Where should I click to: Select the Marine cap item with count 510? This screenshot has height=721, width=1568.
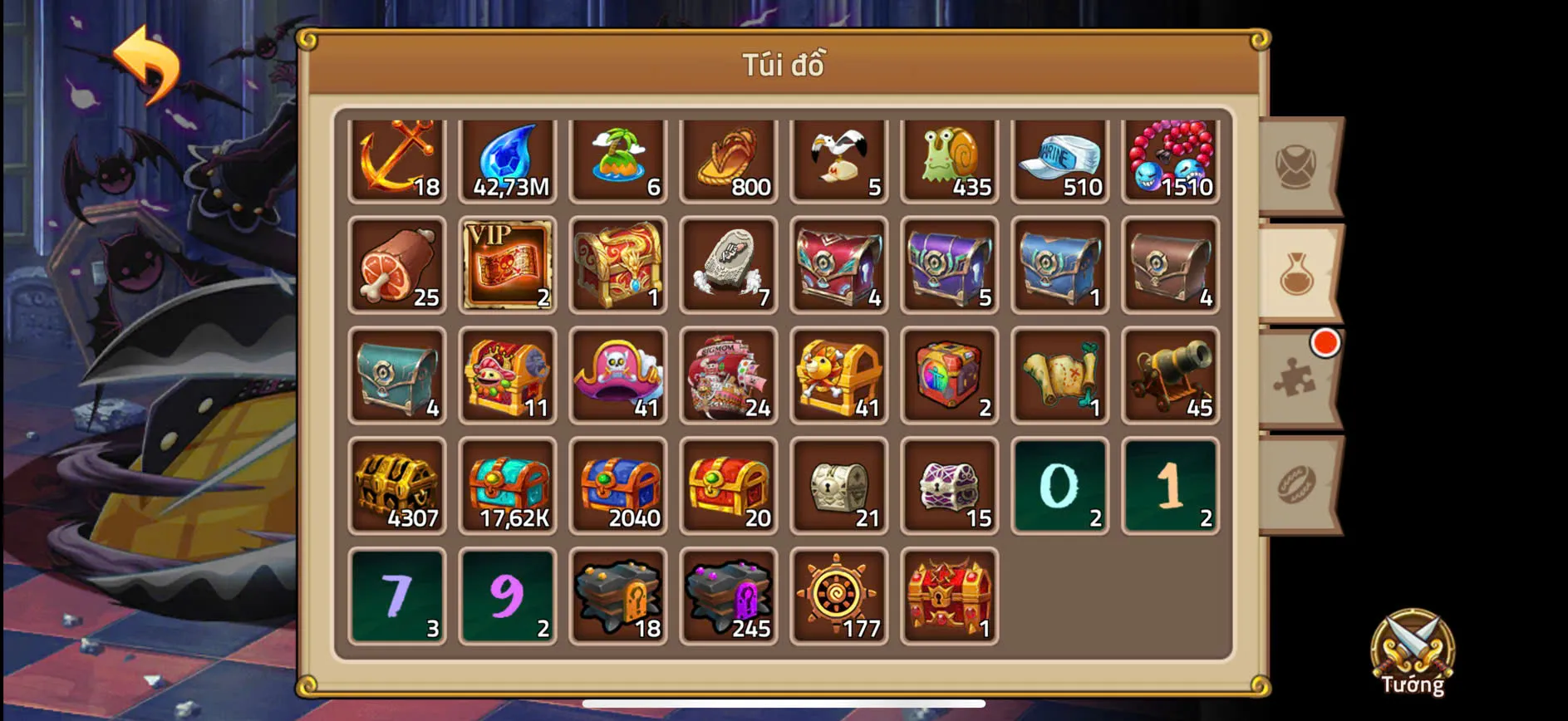1059,159
